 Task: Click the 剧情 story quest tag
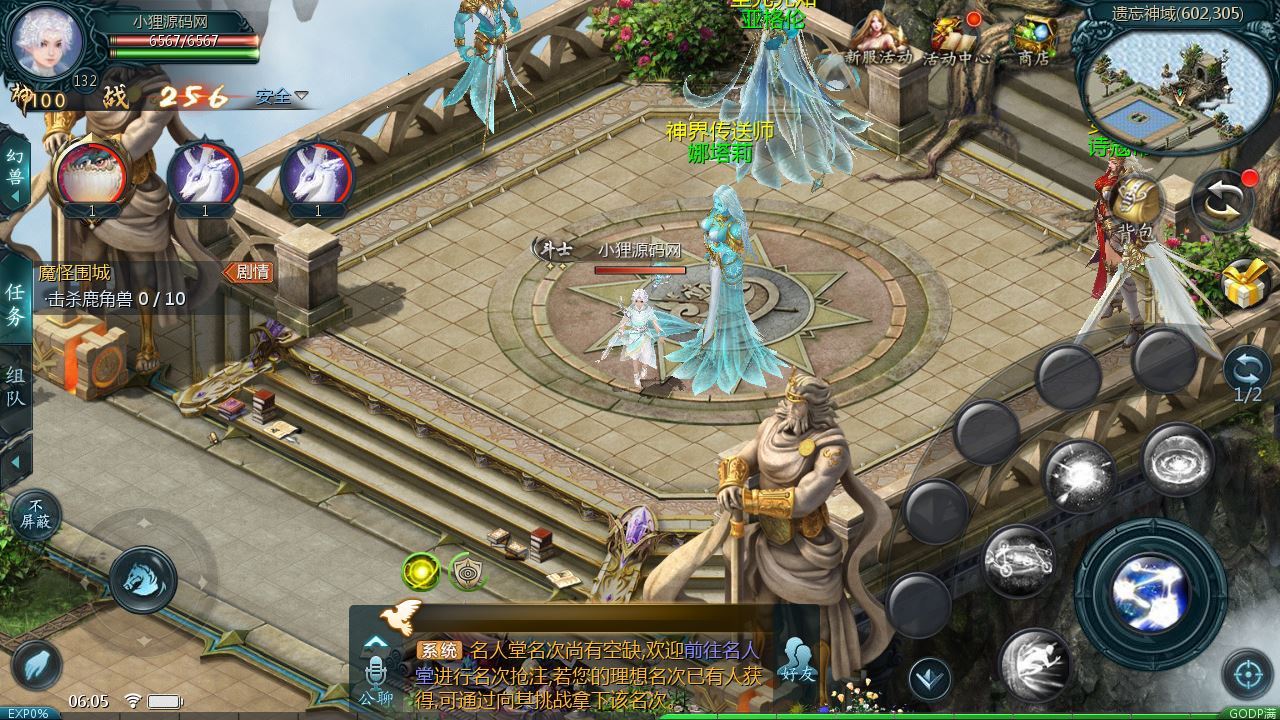pos(248,272)
